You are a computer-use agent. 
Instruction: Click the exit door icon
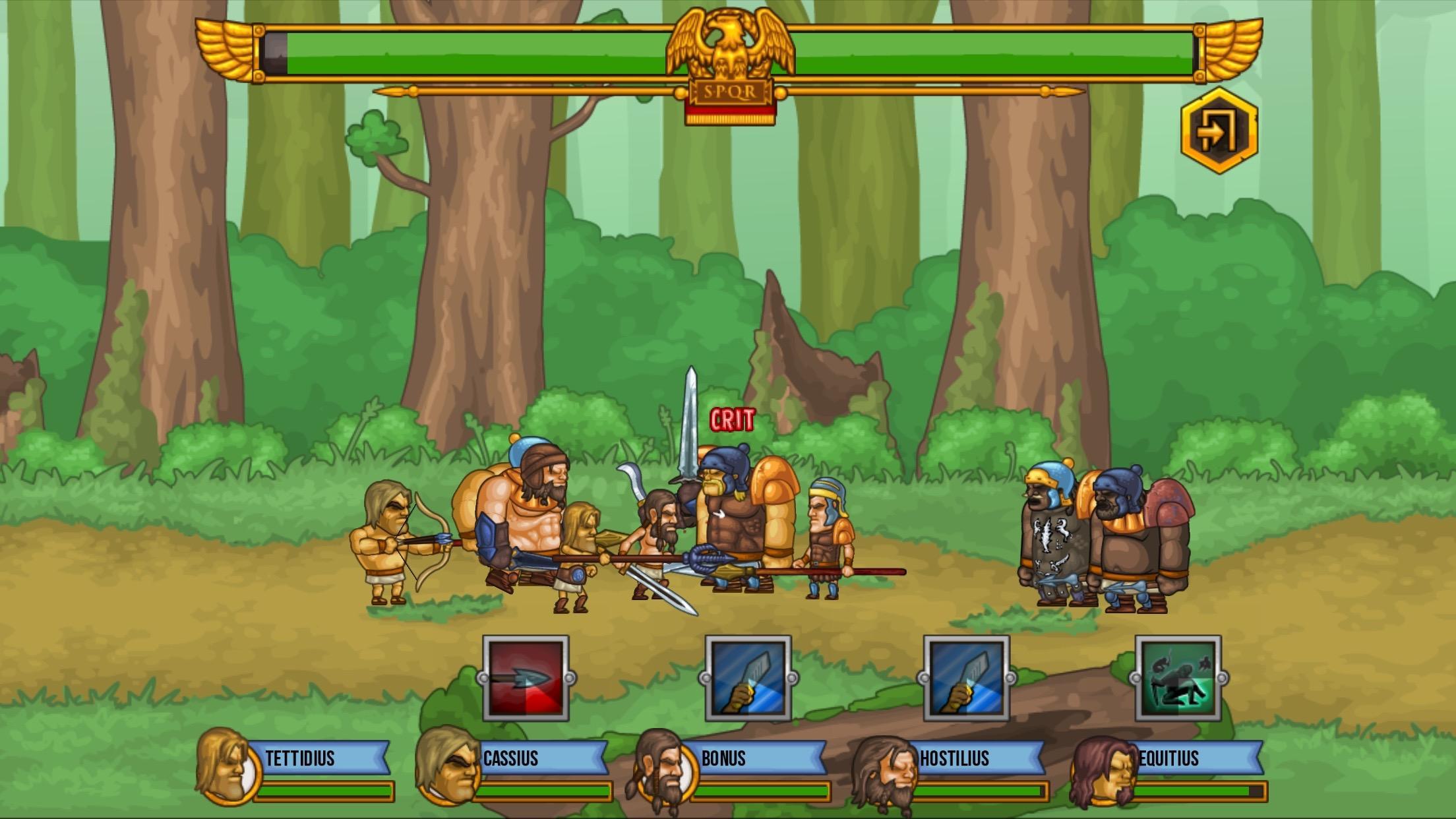pos(1218,128)
